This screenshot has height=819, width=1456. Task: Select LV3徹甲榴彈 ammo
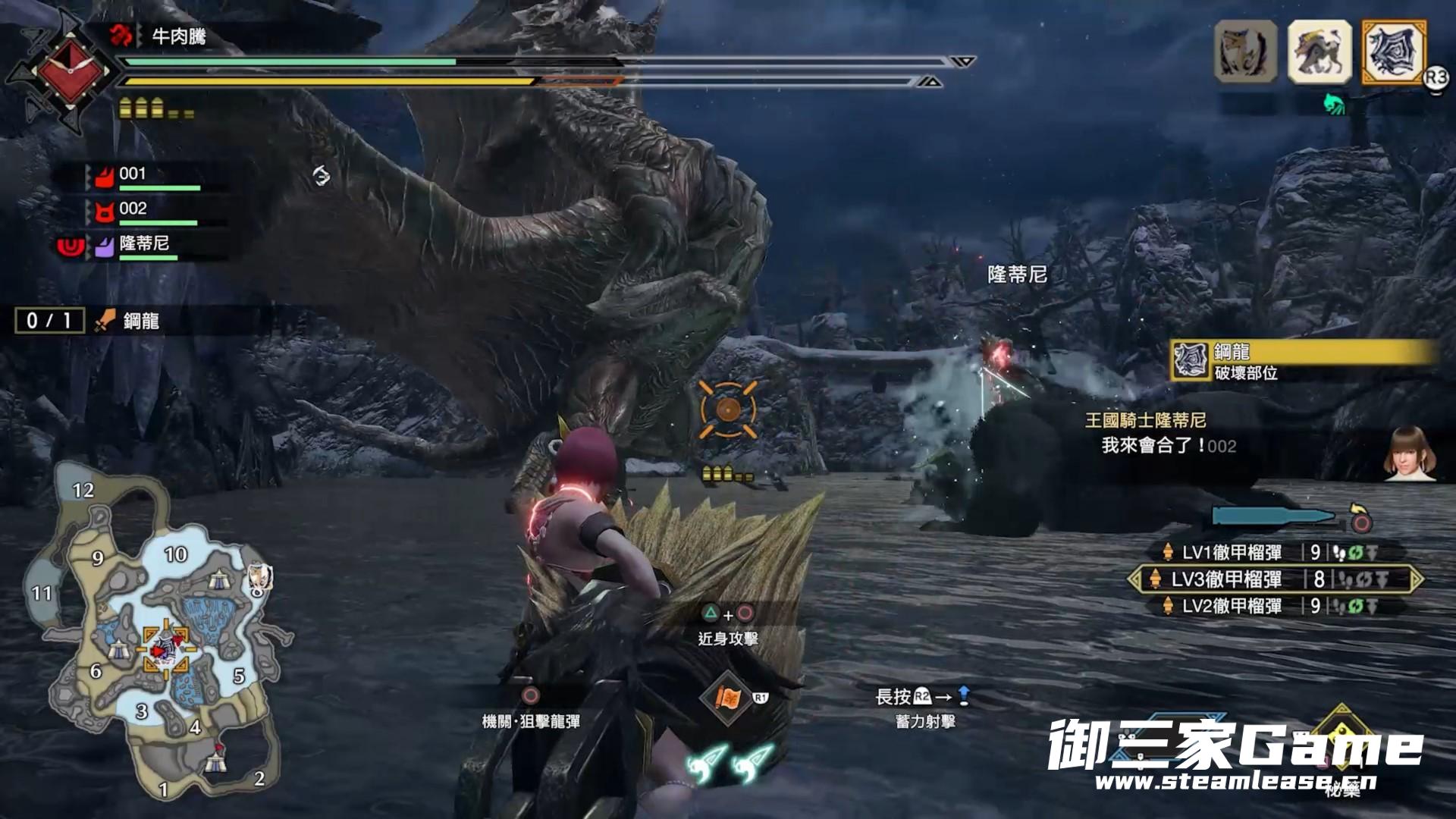click(1227, 579)
